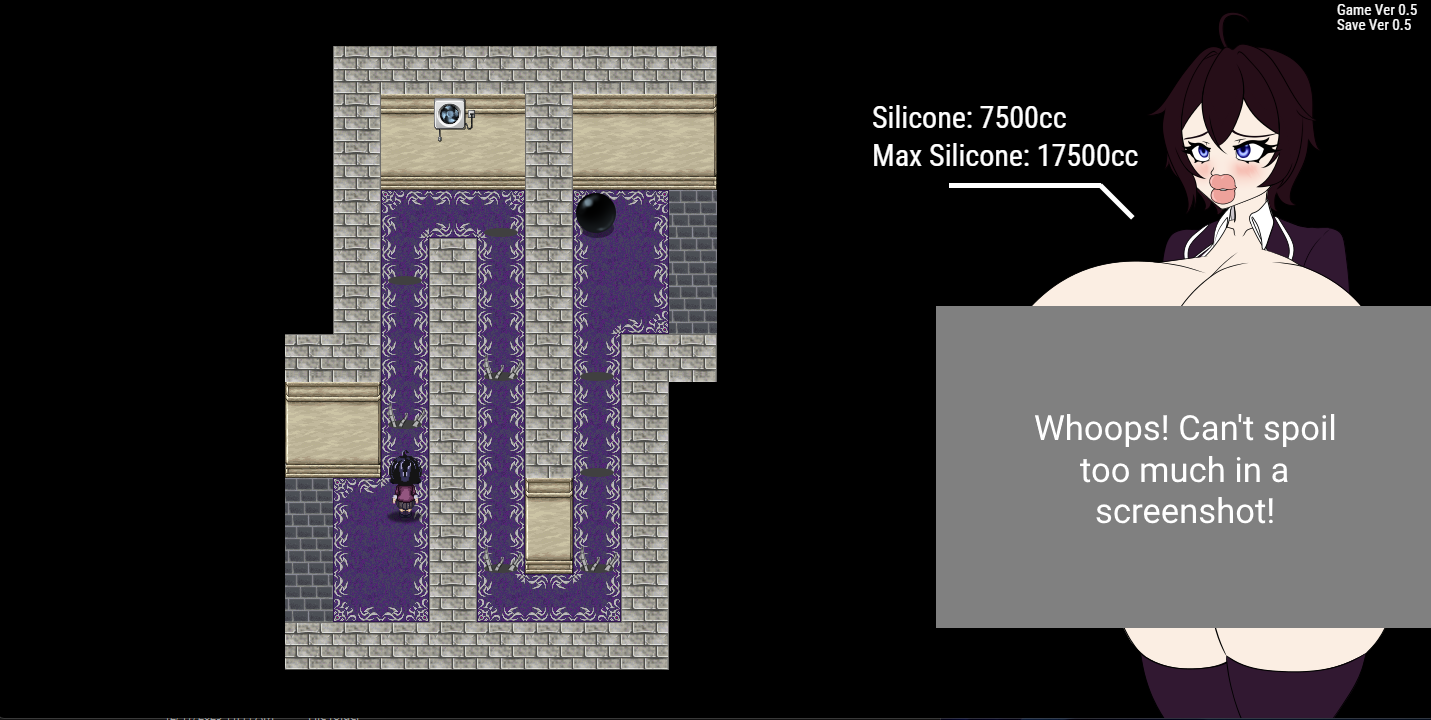The image size is (1431, 720).
Task: Click the Silicone: 7500cc stat text
Action: (x=969, y=118)
